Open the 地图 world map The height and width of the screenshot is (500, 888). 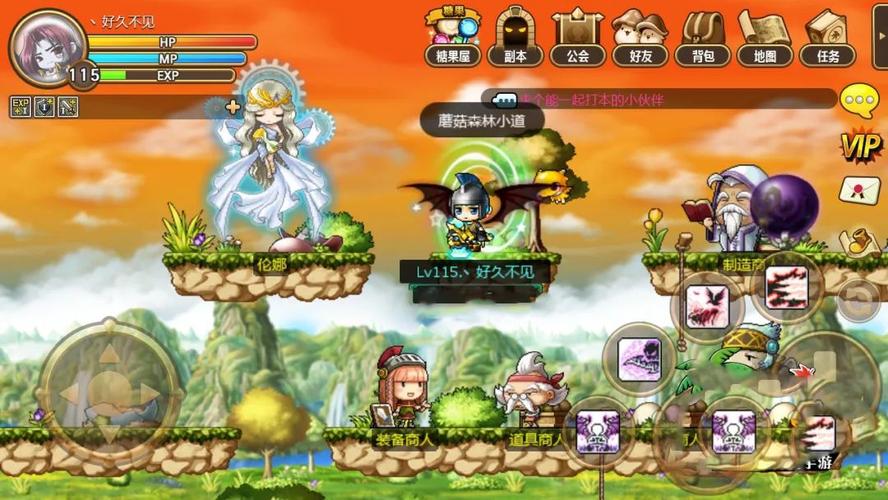pos(765,36)
